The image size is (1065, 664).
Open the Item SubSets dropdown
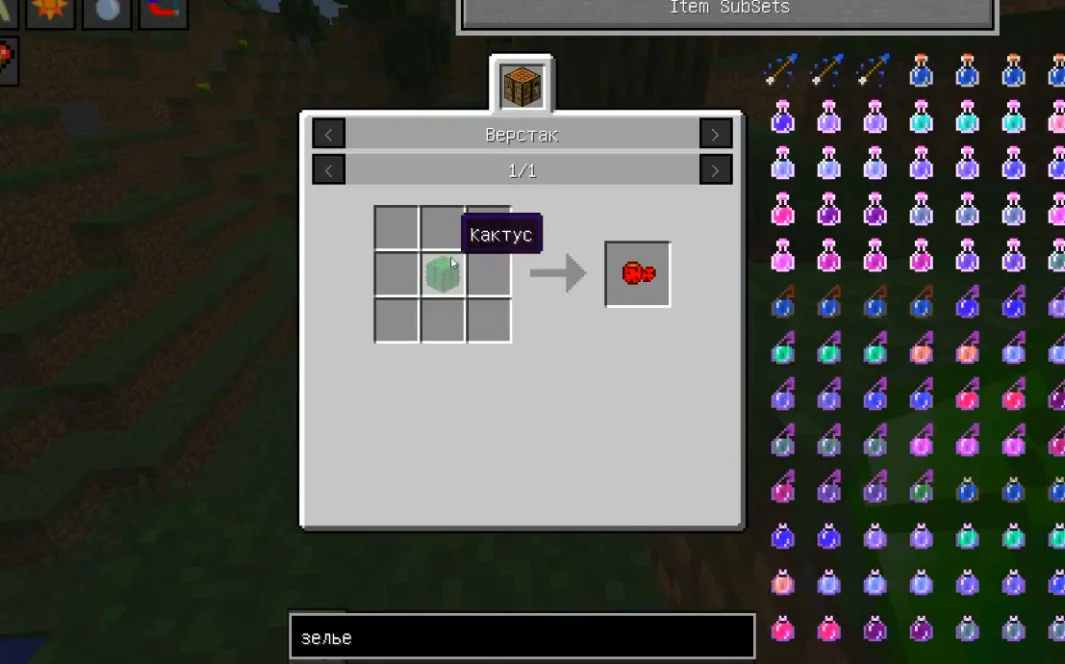[729, 11]
